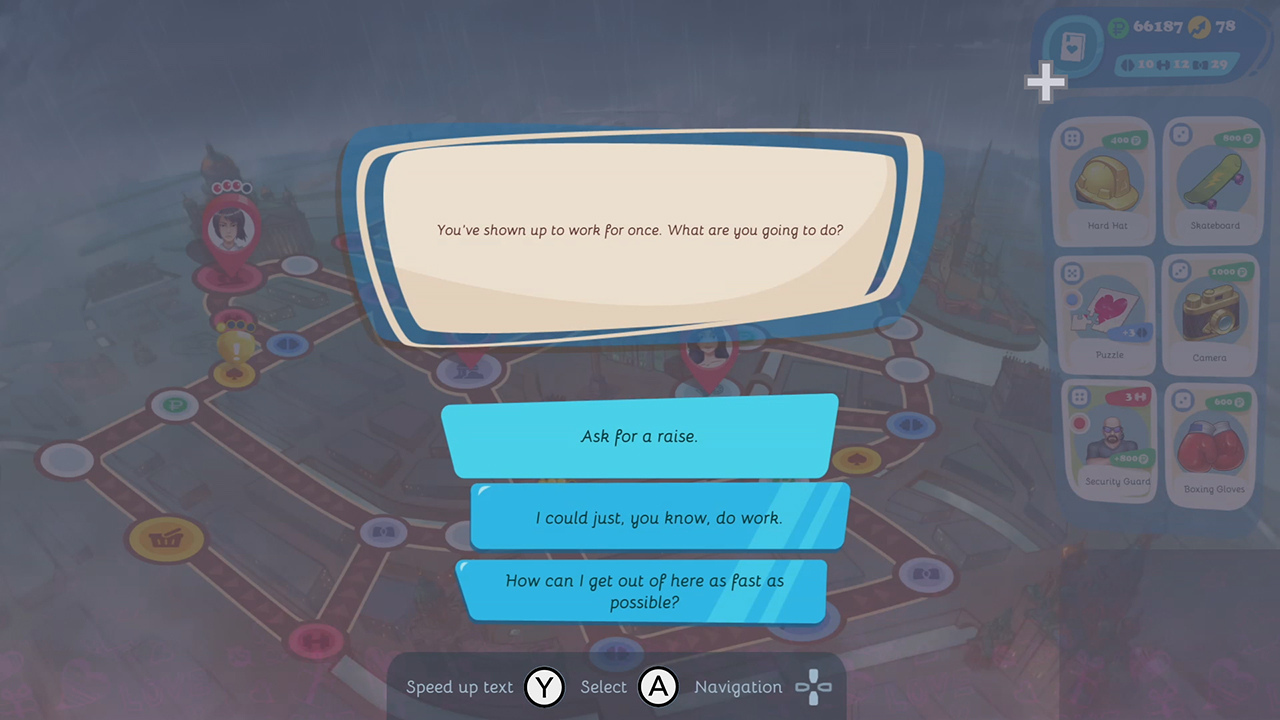The image size is (1280, 720).
Task: Select the Security Guard card
Action: [x=1110, y=440]
